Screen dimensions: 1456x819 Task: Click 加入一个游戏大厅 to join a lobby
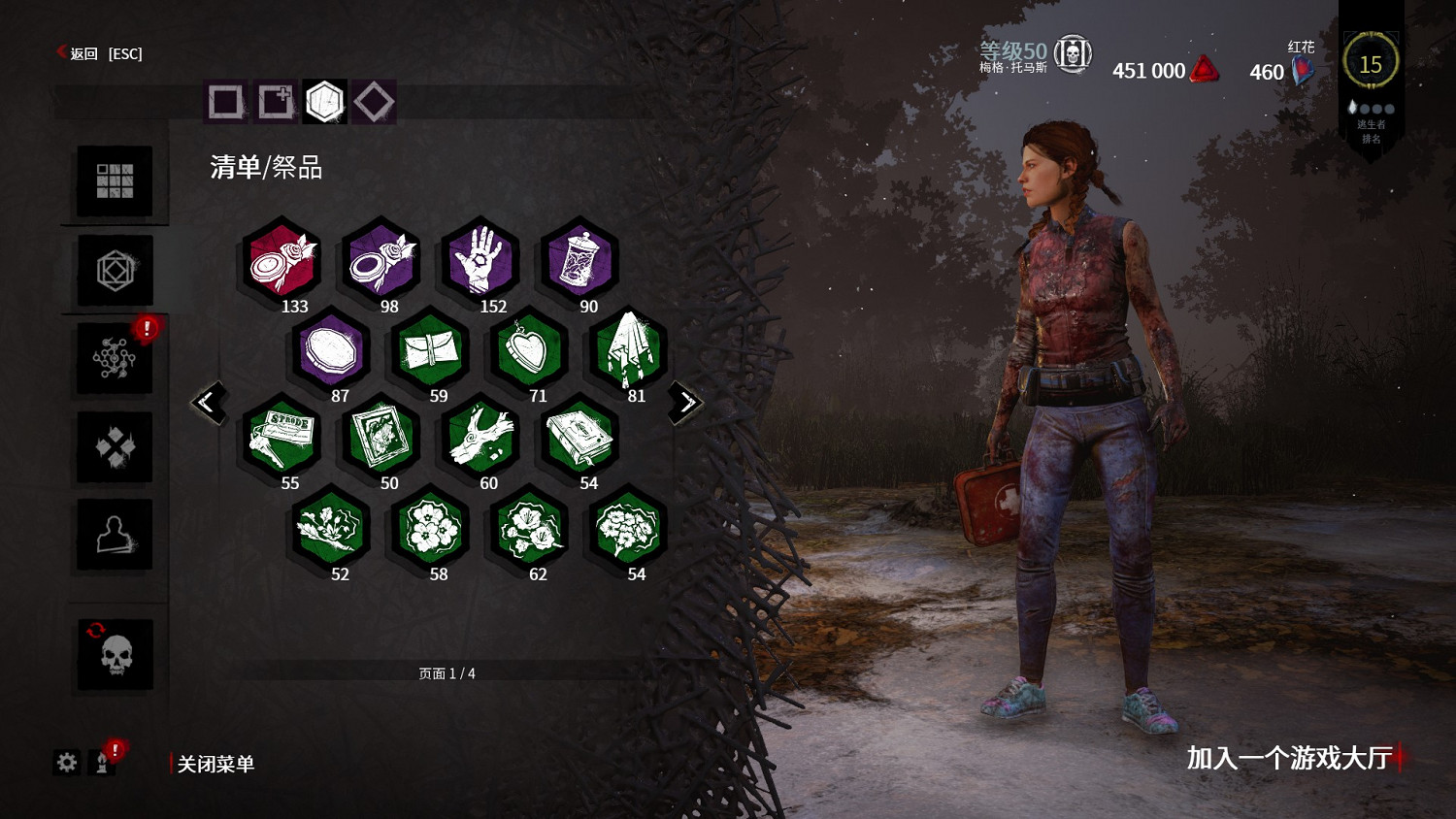(1290, 758)
